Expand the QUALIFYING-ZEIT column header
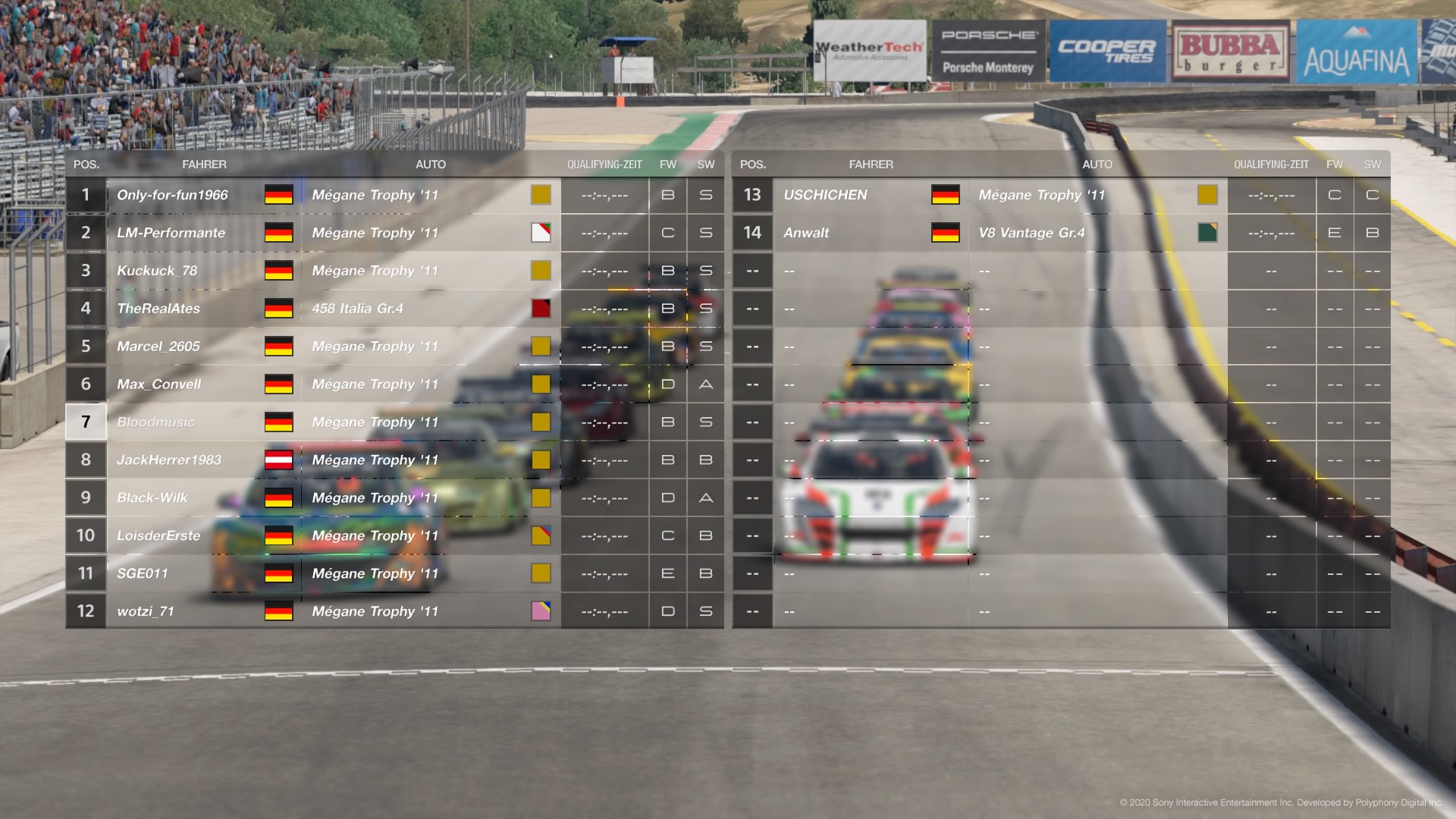This screenshot has width=1456, height=819. coord(604,164)
